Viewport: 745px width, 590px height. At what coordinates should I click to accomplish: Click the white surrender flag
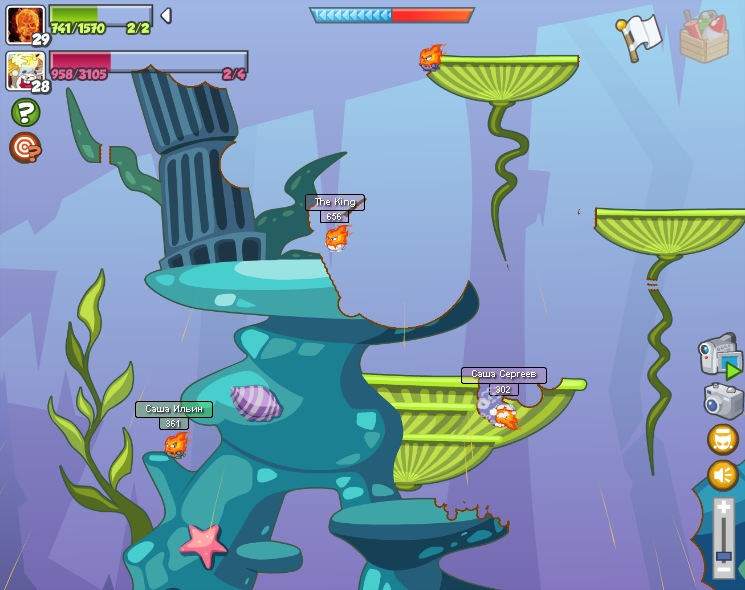639,37
